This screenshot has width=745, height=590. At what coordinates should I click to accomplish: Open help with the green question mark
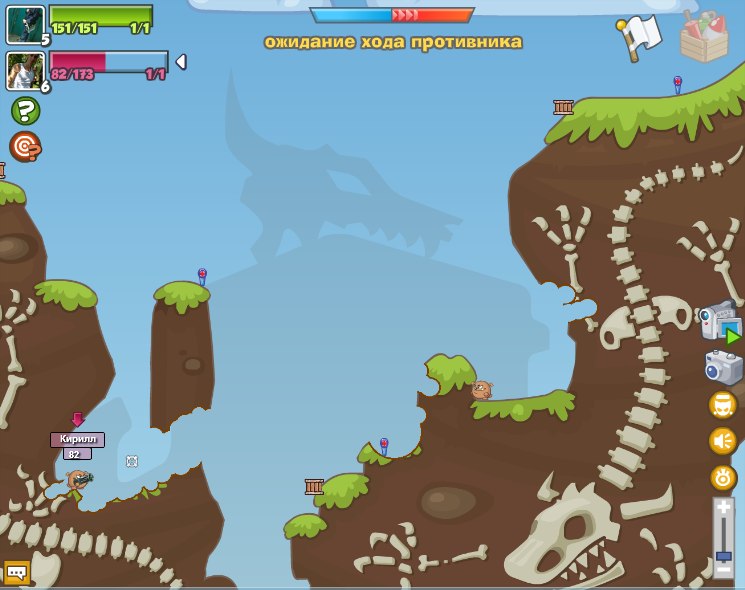pos(25,110)
